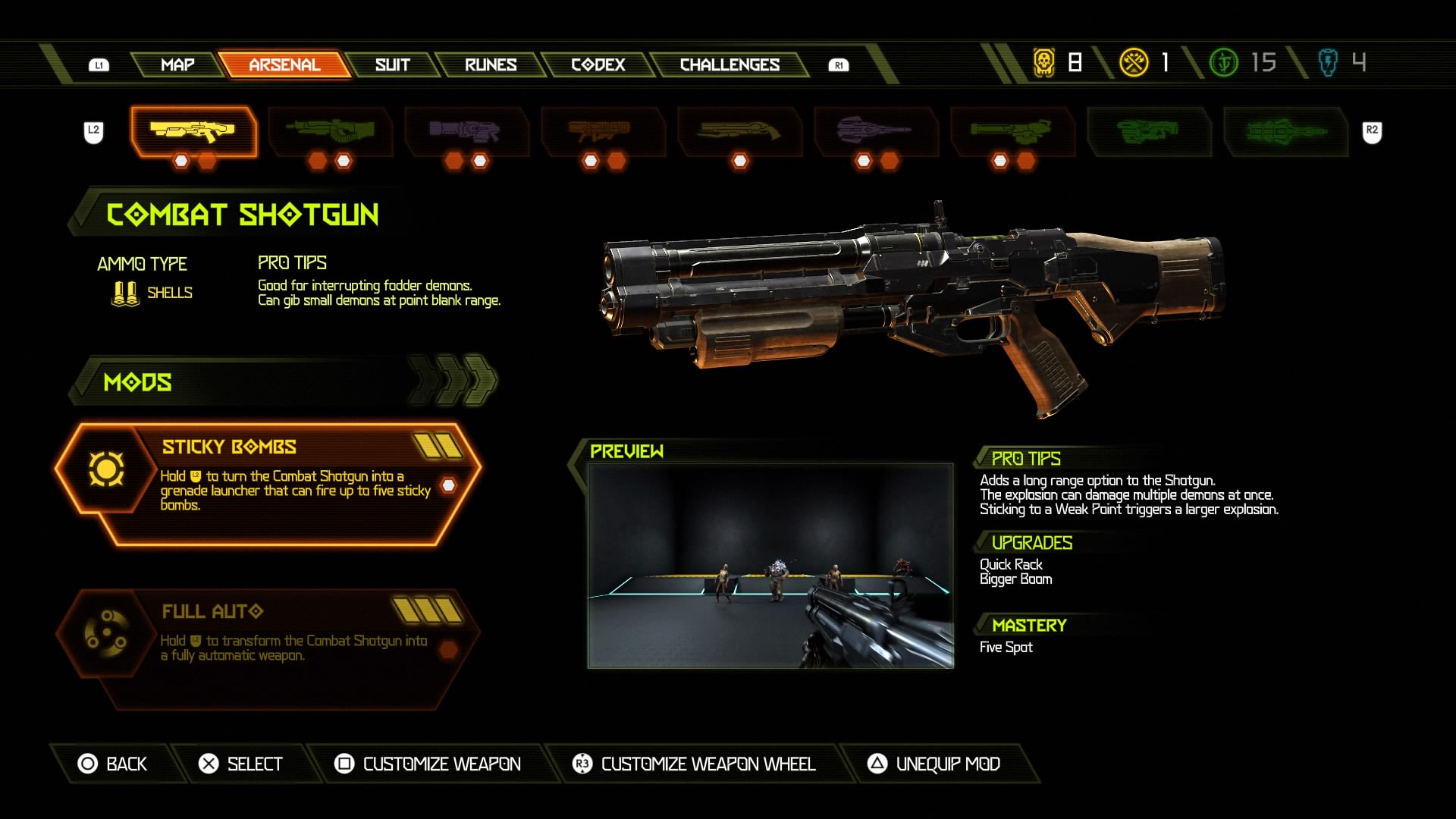Select the Arsenal tab
The height and width of the screenshot is (819, 1456).
point(284,65)
